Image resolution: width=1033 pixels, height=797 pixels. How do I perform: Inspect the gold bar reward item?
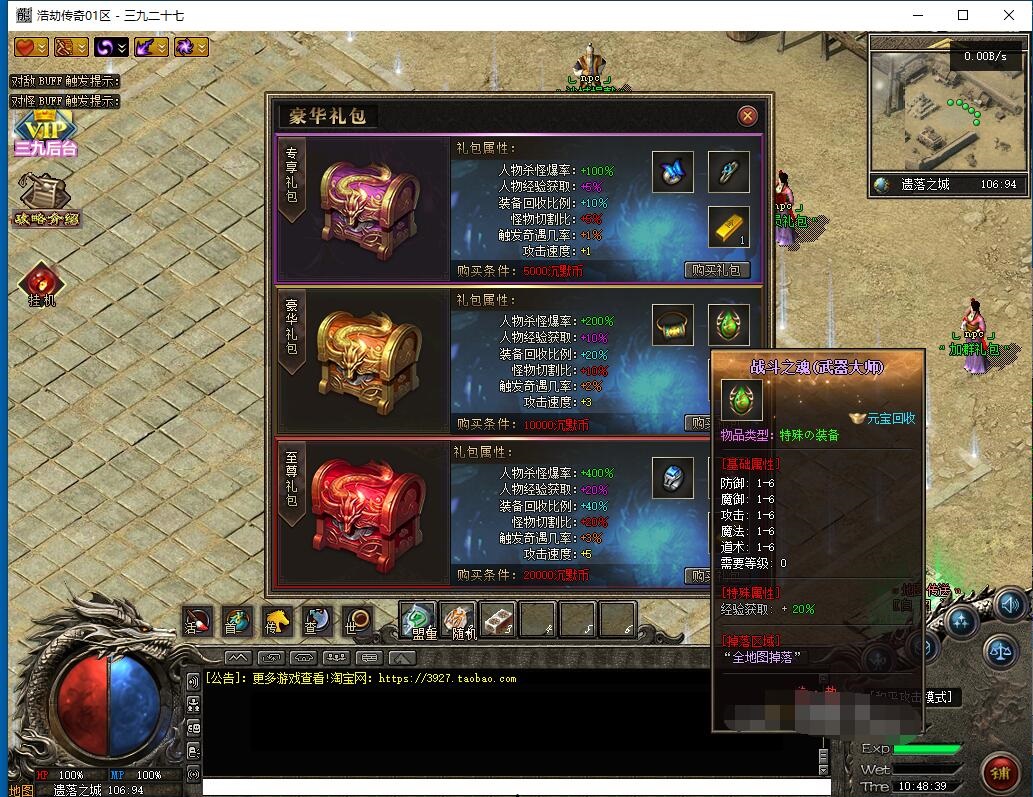point(728,228)
